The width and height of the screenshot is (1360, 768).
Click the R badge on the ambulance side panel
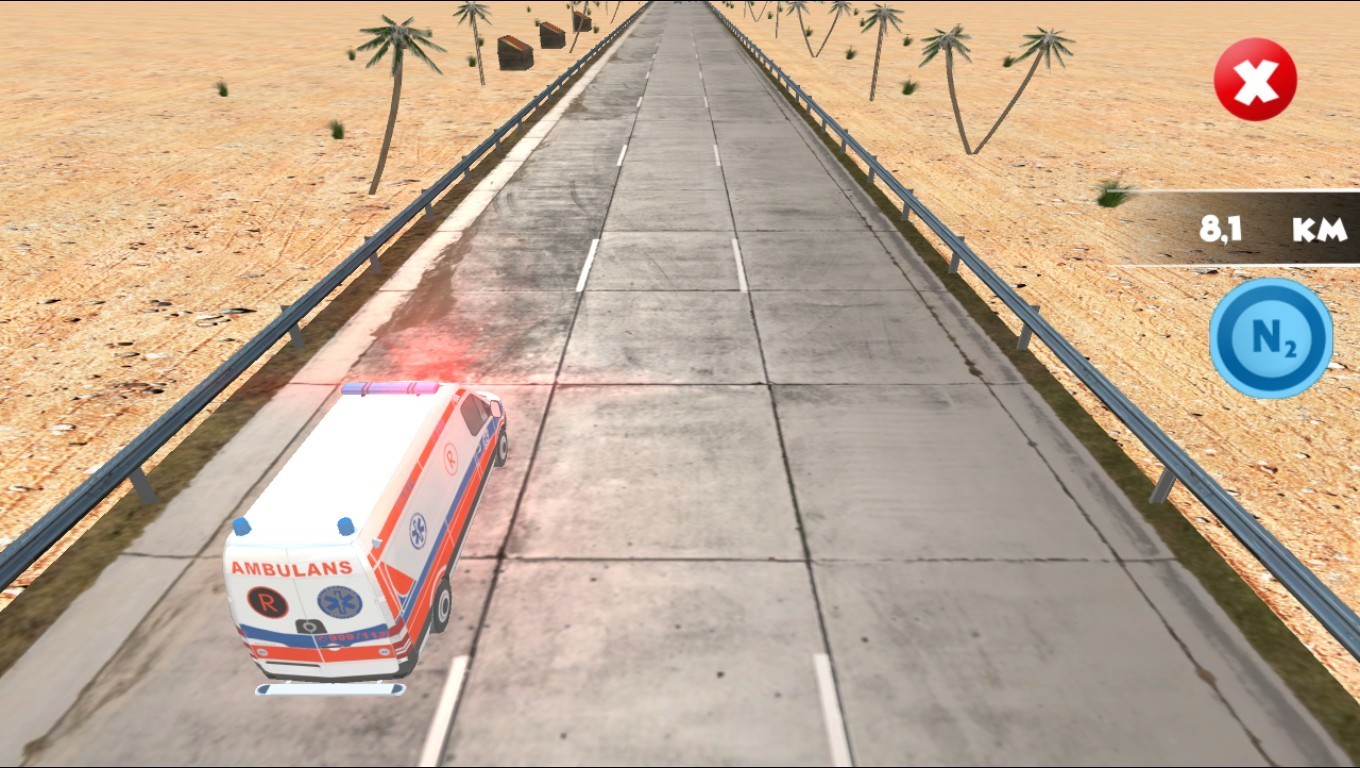(x=450, y=457)
